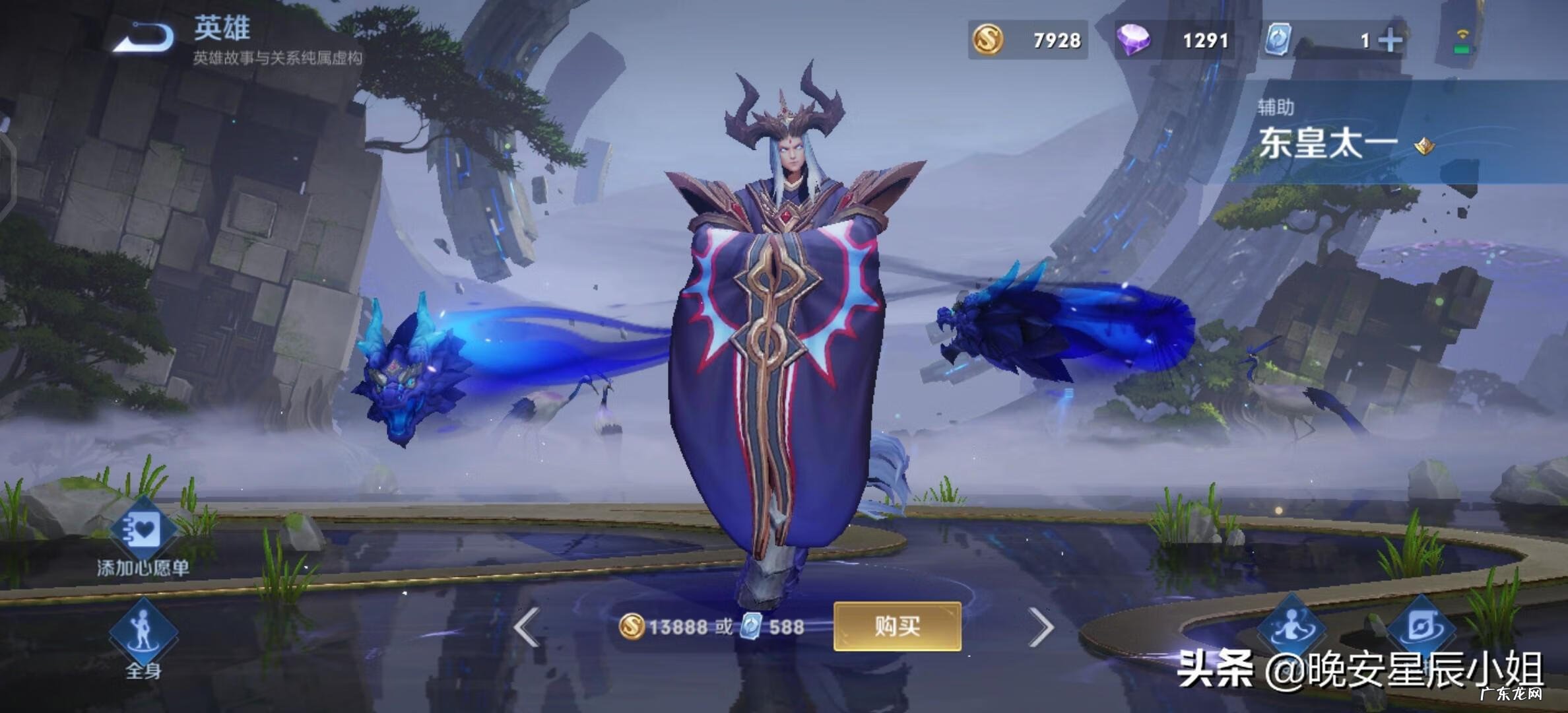The width and height of the screenshot is (1568, 713).
Task: Click the purple gem currency icon showing 1291
Action: coord(1133,41)
